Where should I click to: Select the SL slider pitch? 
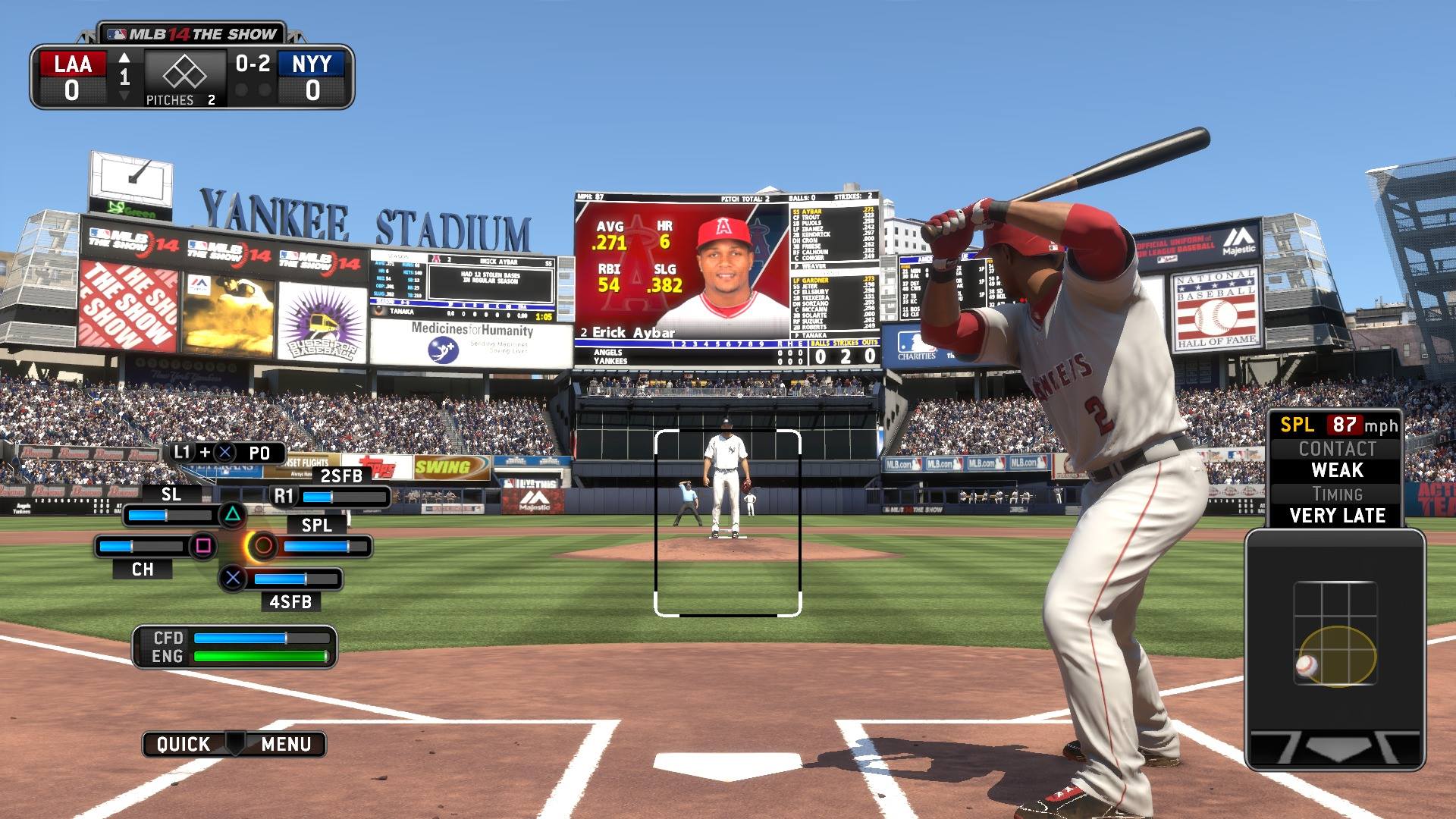coord(232,516)
